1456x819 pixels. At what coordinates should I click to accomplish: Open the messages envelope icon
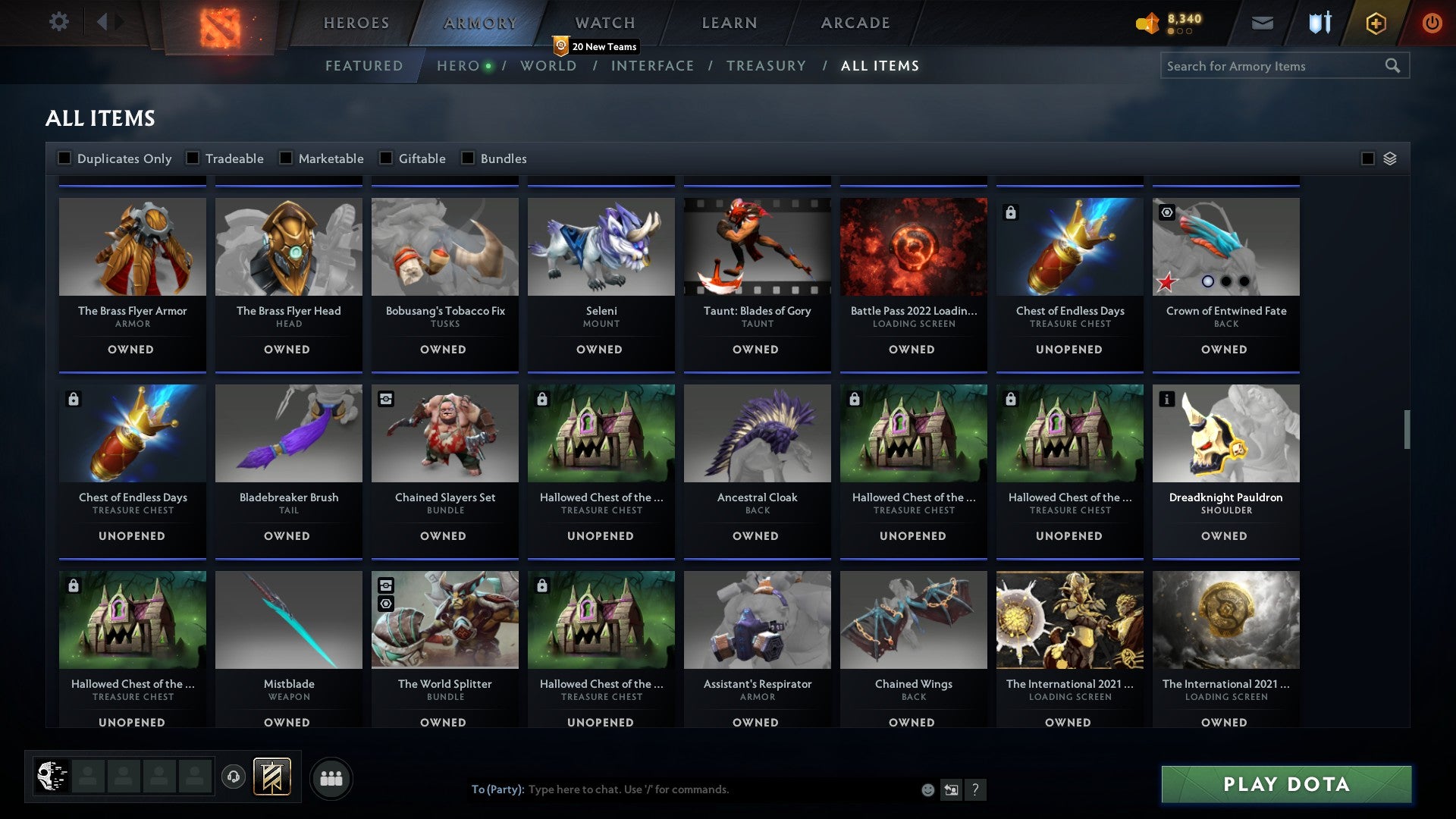pyautogui.click(x=1261, y=23)
